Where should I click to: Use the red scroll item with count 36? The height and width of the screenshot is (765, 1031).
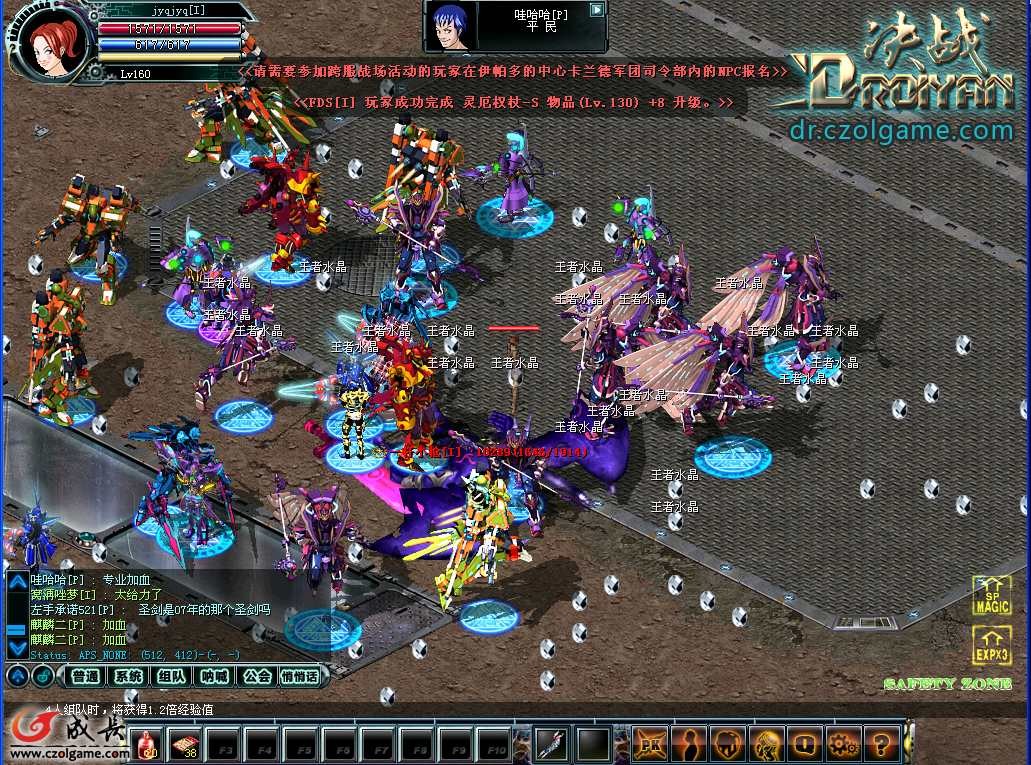(186, 744)
